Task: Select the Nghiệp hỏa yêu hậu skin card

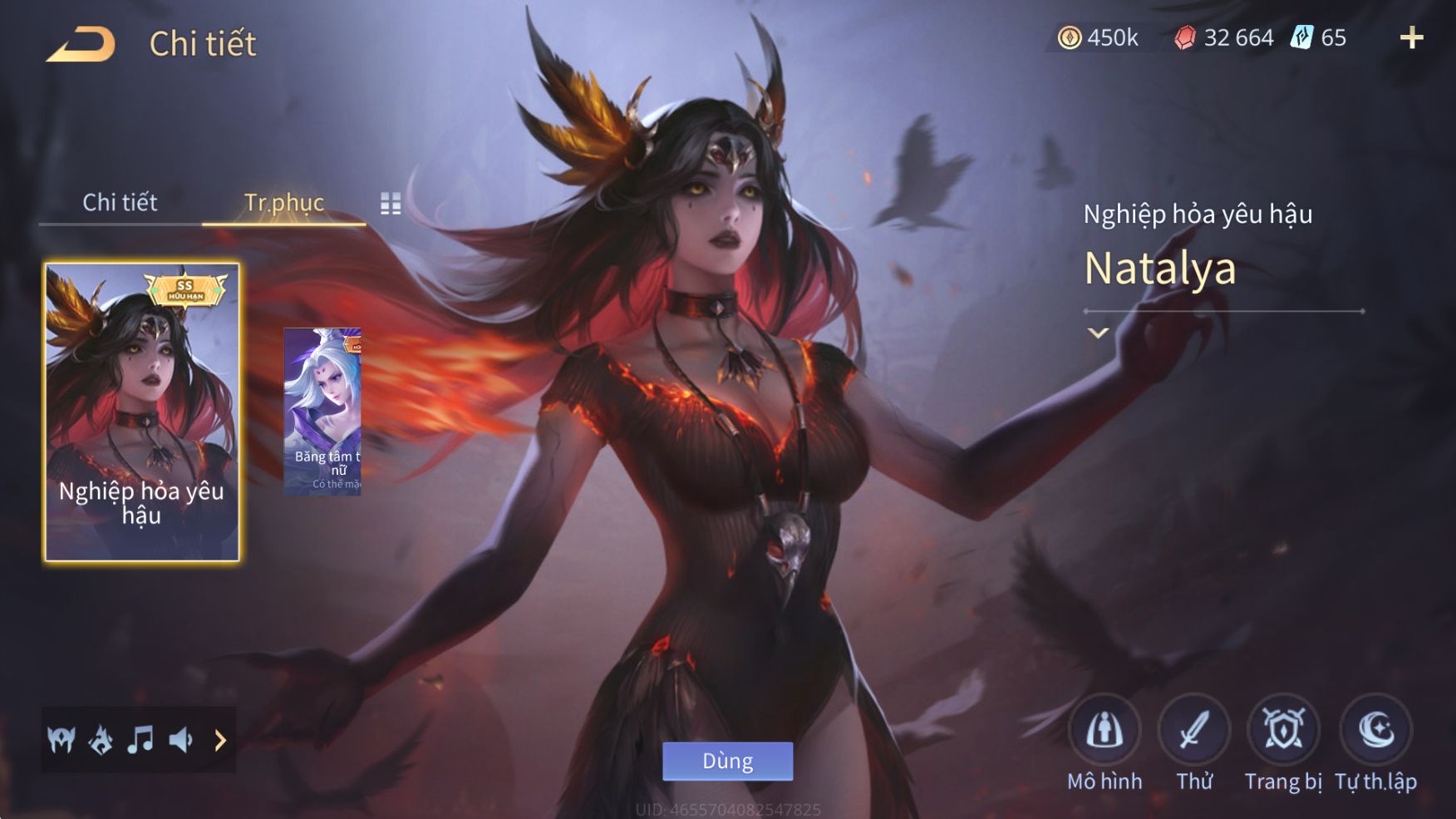Action: pyautogui.click(x=141, y=412)
